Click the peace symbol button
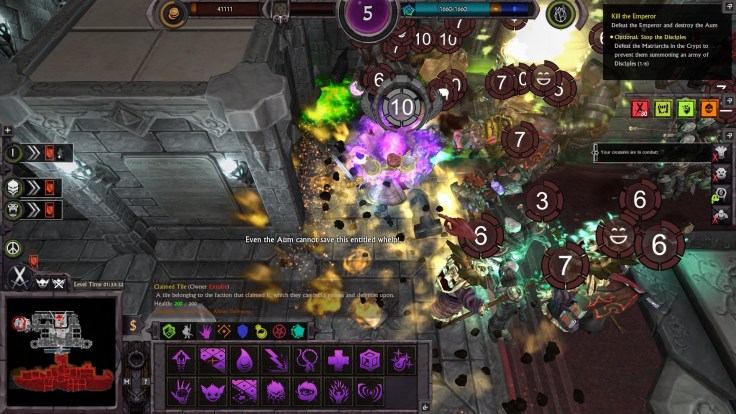736x414 pixels. (14, 247)
